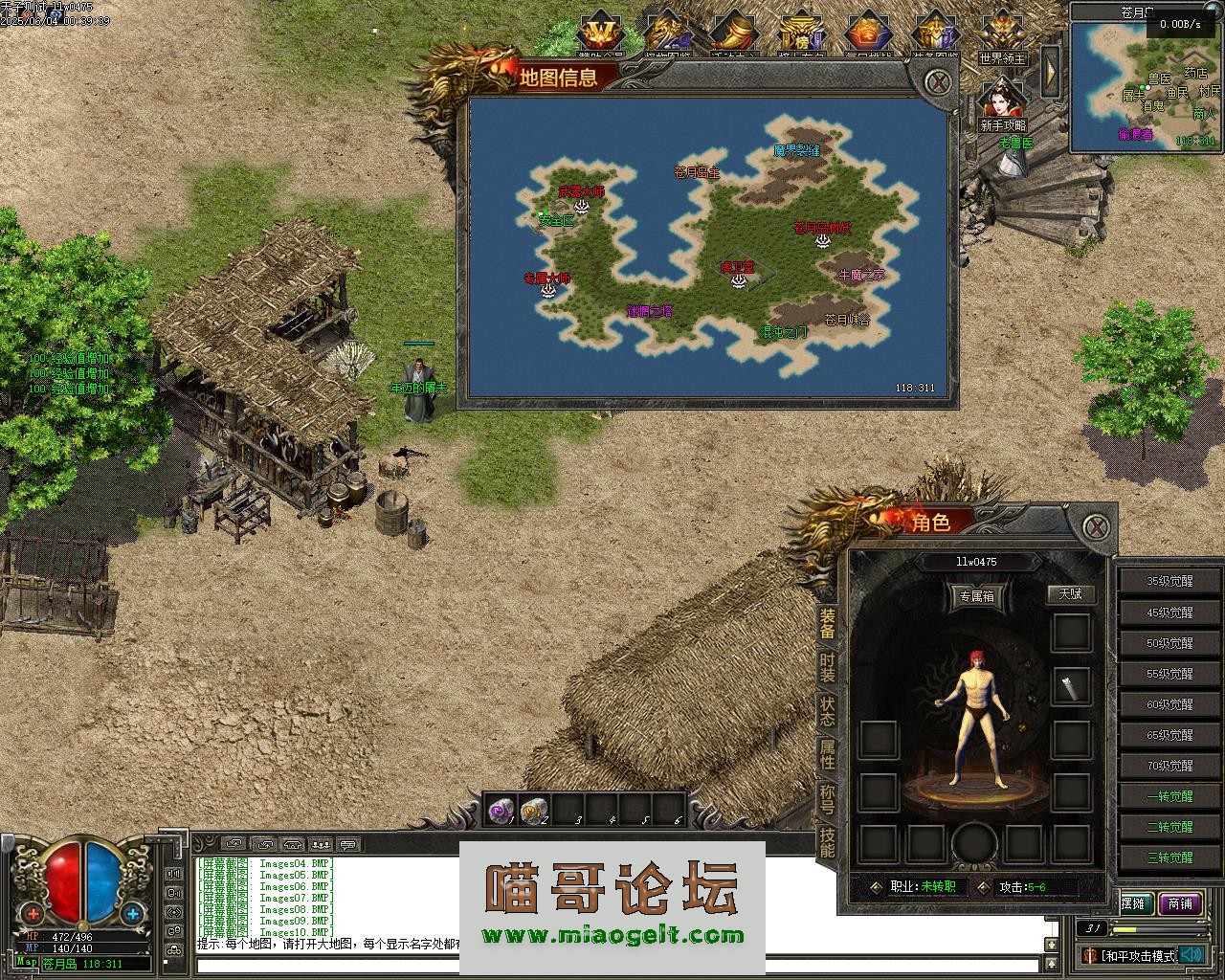The image size is (1225, 980).
Task: Switch to the 状态 status tab
Action: 827,711
